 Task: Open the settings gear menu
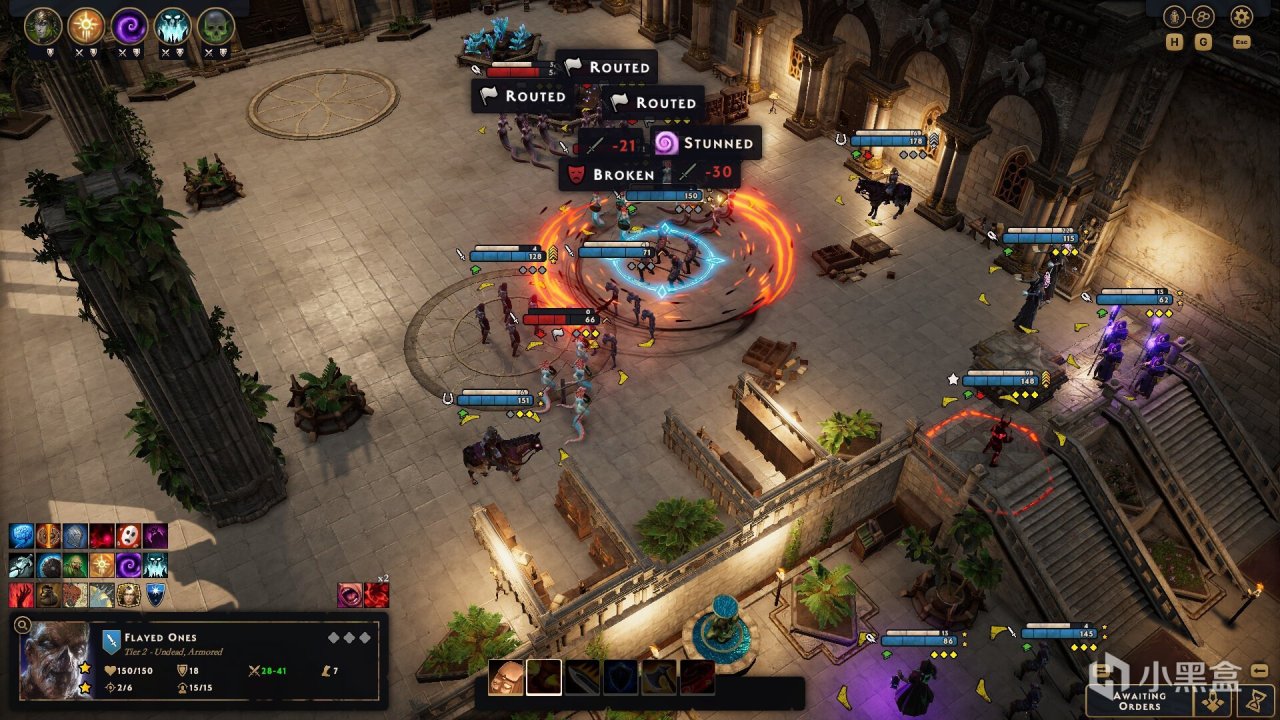(x=1241, y=16)
